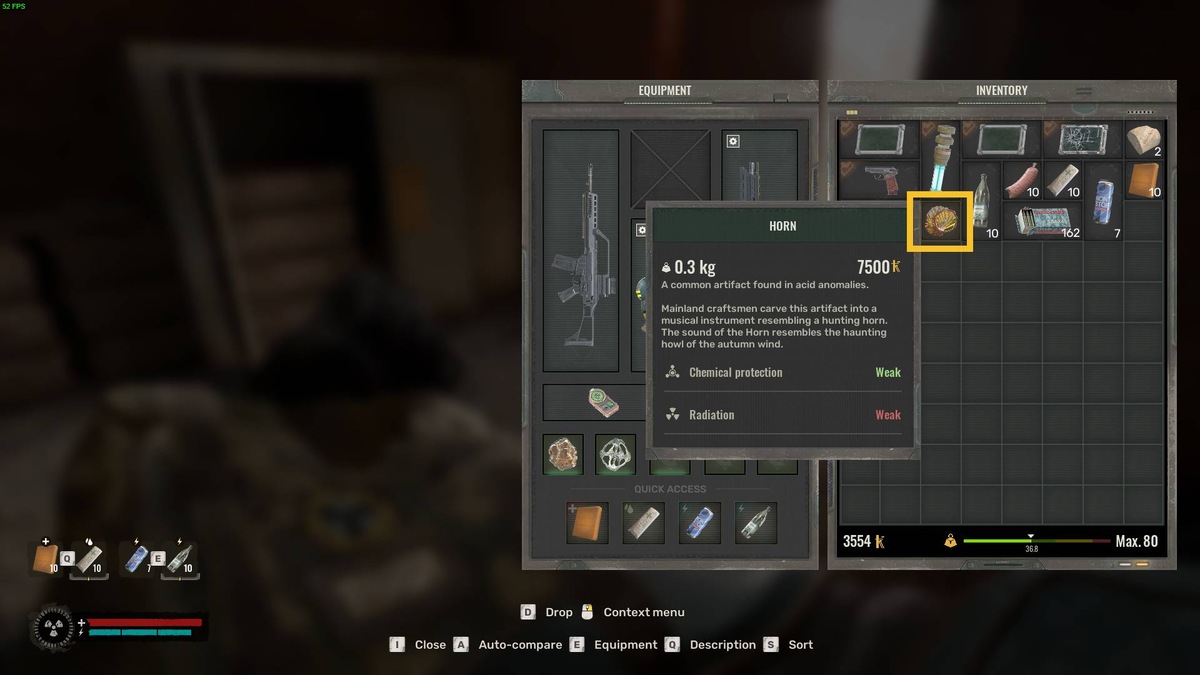Select the bandage stack in inventory grid
The width and height of the screenshot is (1200, 675).
click(1063, 180)
